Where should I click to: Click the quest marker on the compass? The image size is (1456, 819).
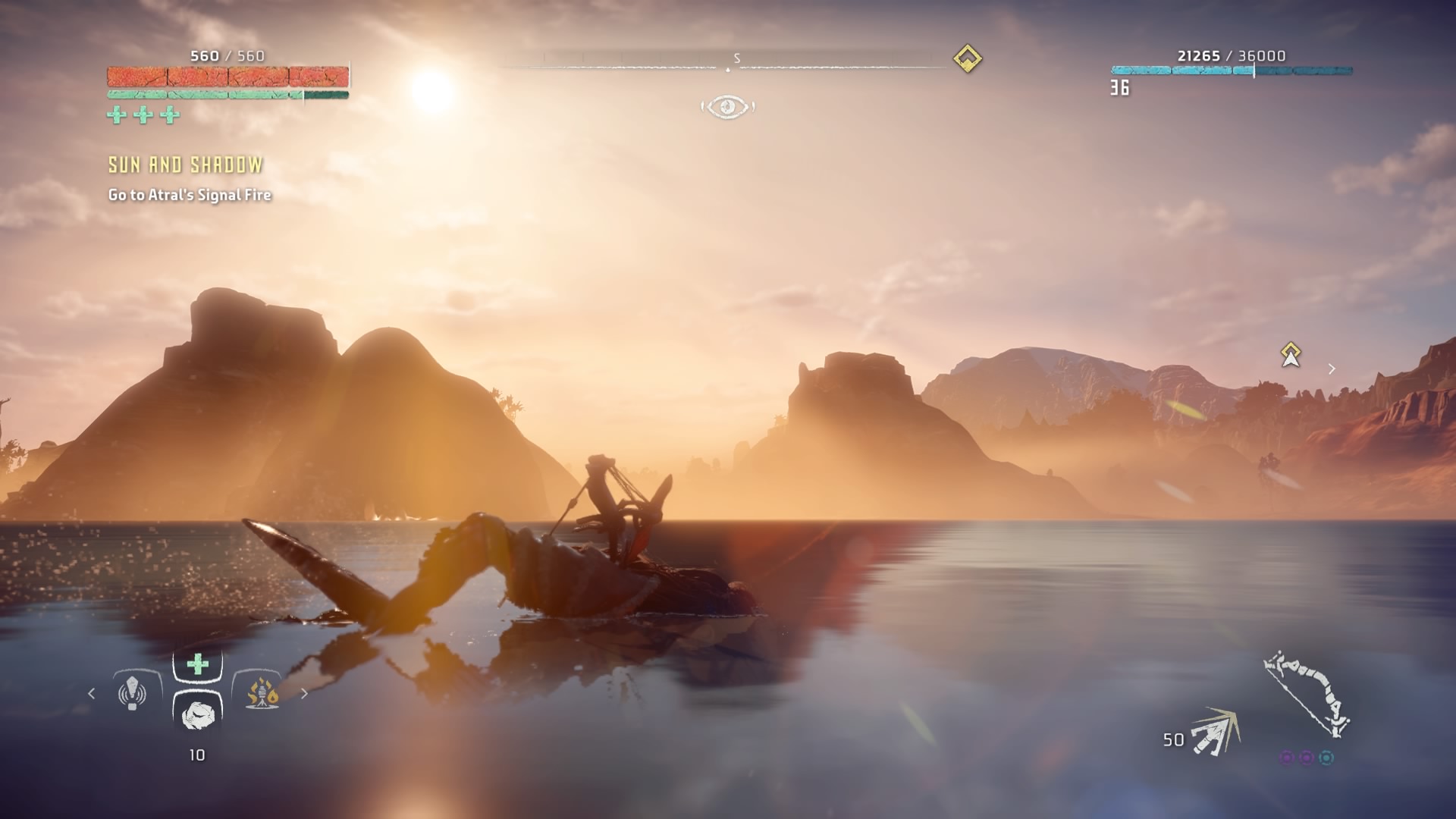pos(967,58)
